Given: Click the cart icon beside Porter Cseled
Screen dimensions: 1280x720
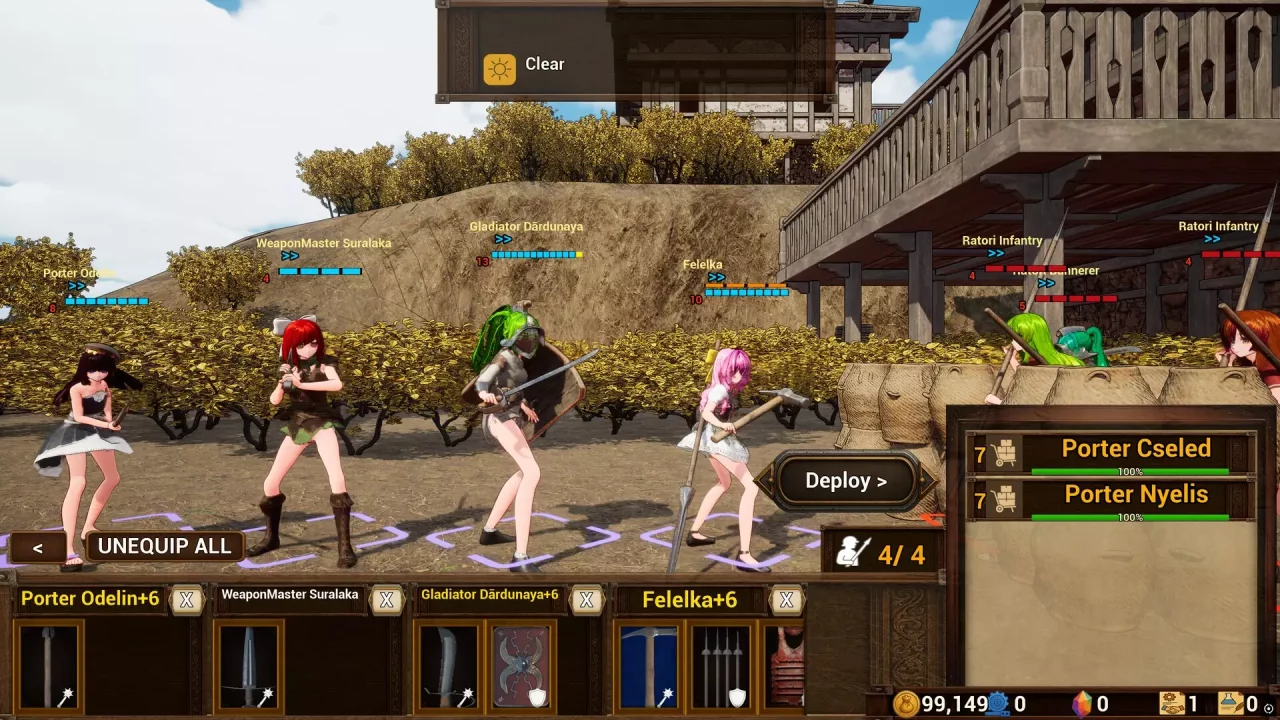Looking at the screenshot, I should point(1003,452).
